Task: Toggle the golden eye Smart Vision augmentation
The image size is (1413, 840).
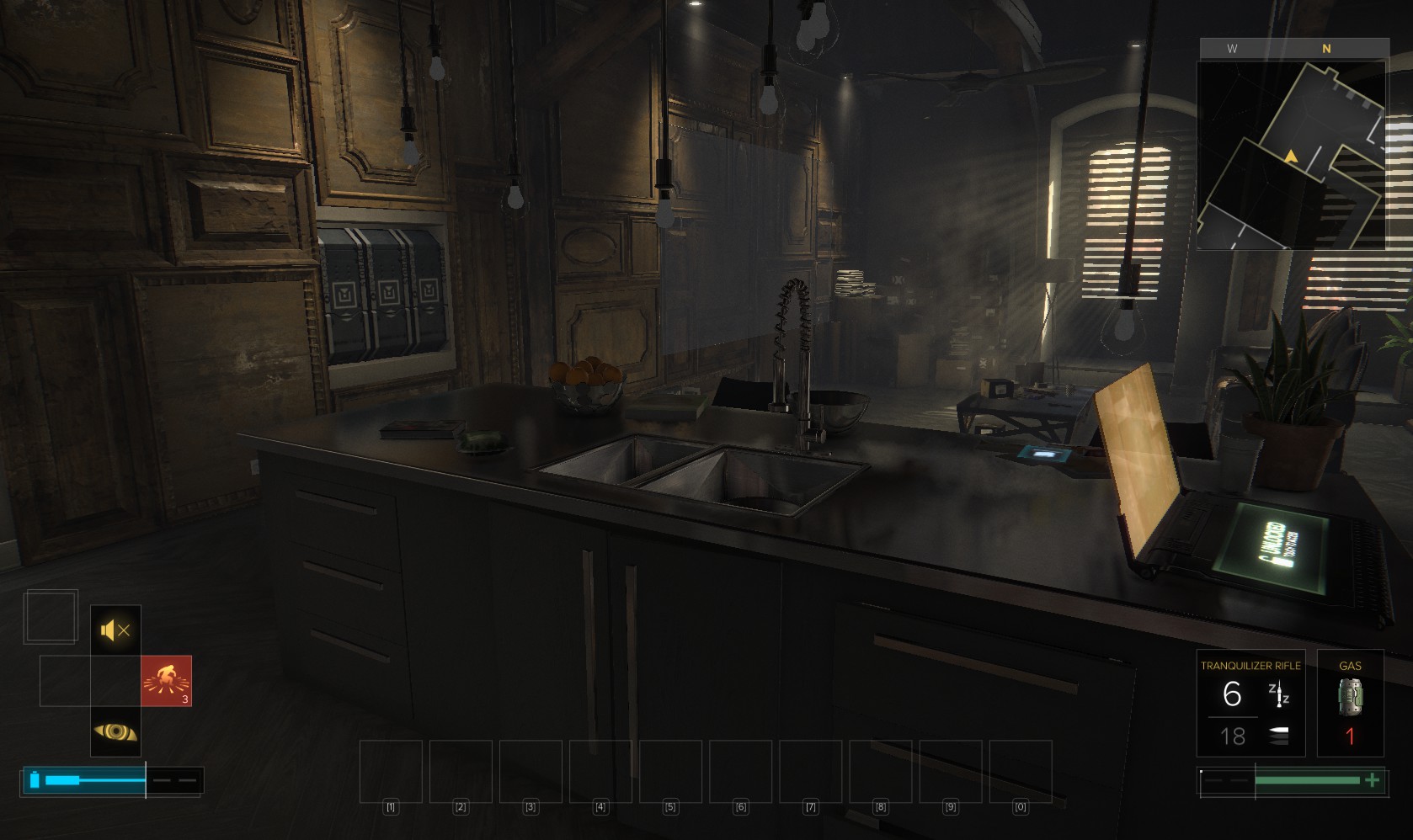Action: [115, 731]
